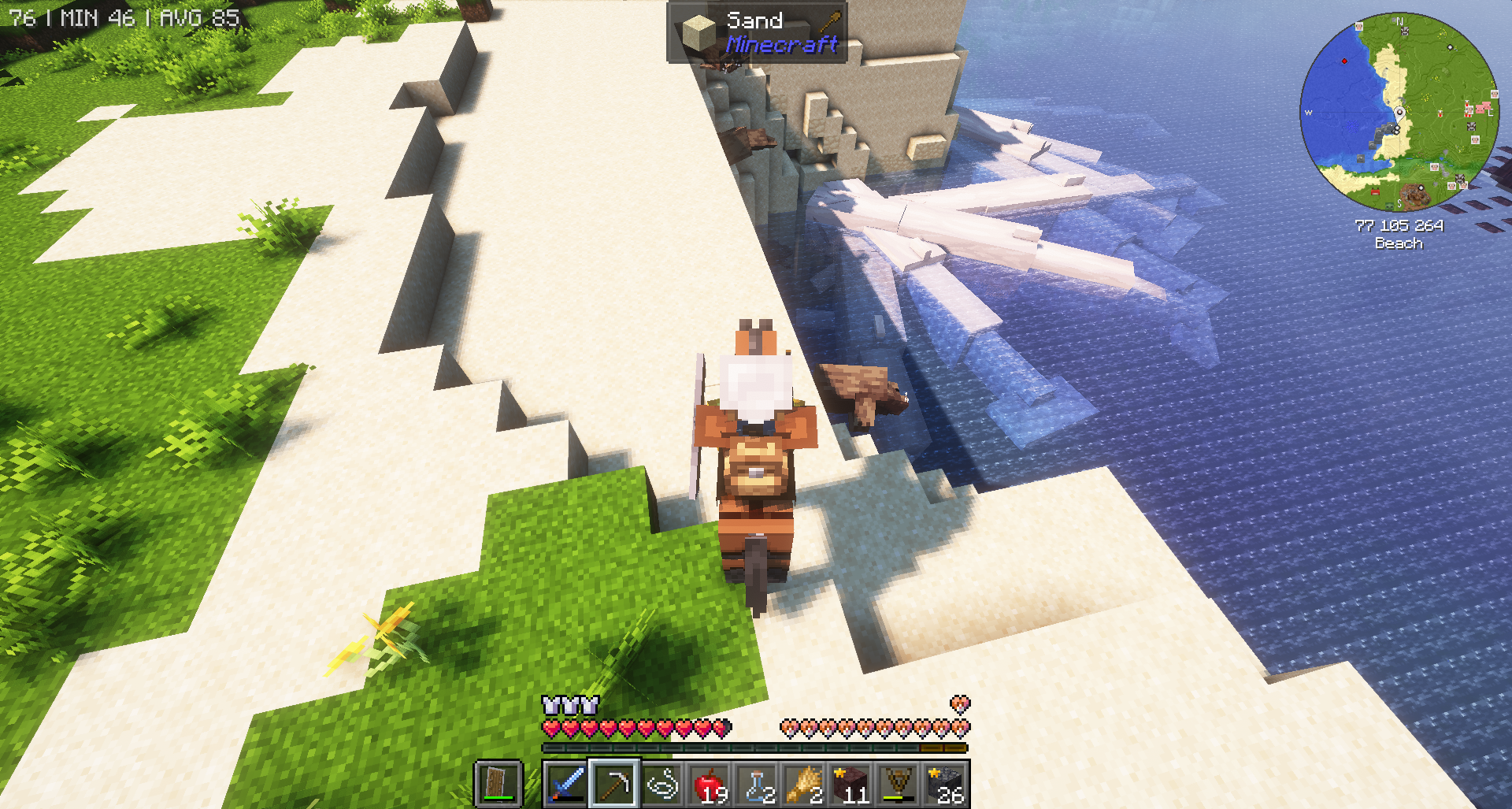Click the circular minimap
Image resolution: width=1512 pixels, height=809 pixels.
pyautogui.click(x=1399, y=112)
